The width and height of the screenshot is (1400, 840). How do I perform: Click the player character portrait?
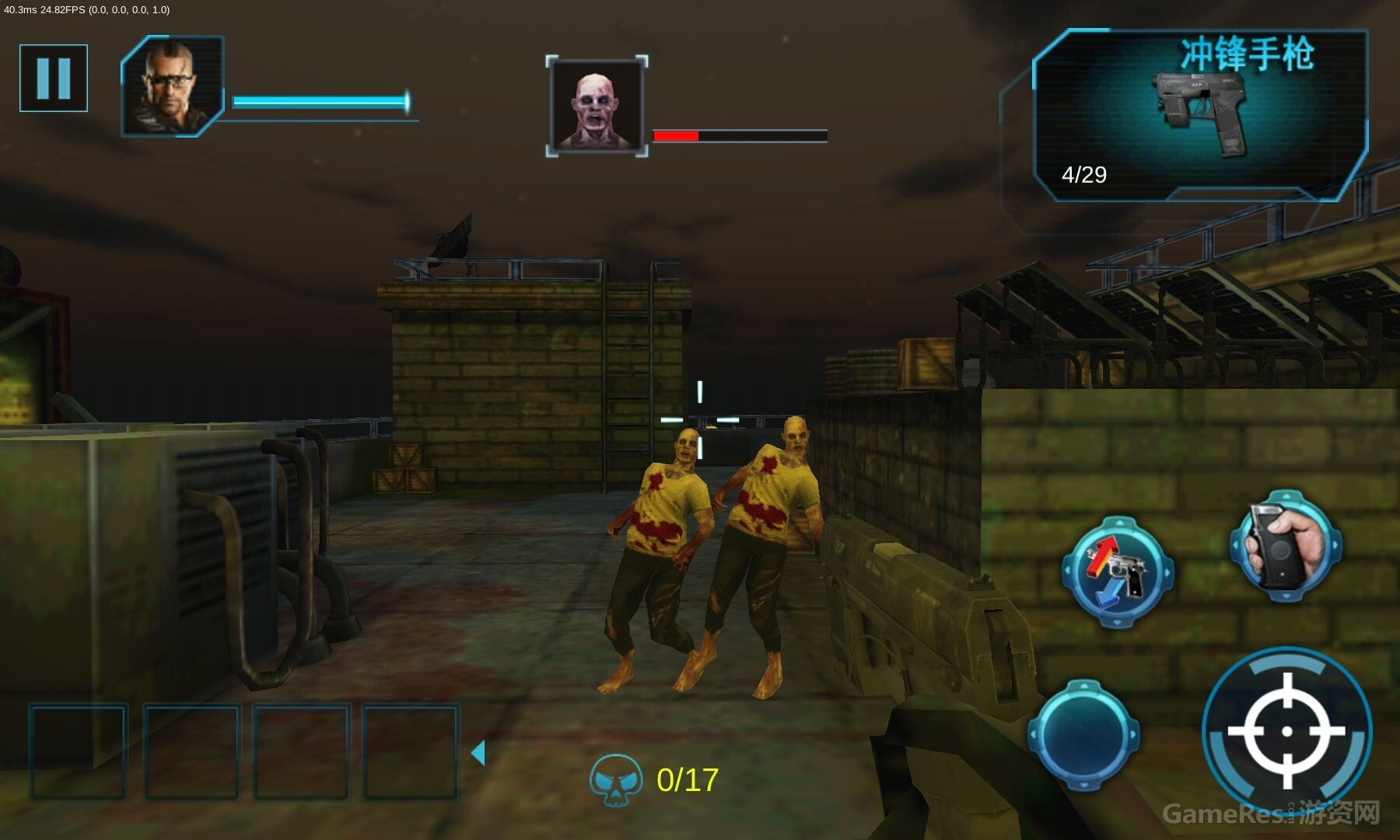pyautogui.click(x=173, y=86)
